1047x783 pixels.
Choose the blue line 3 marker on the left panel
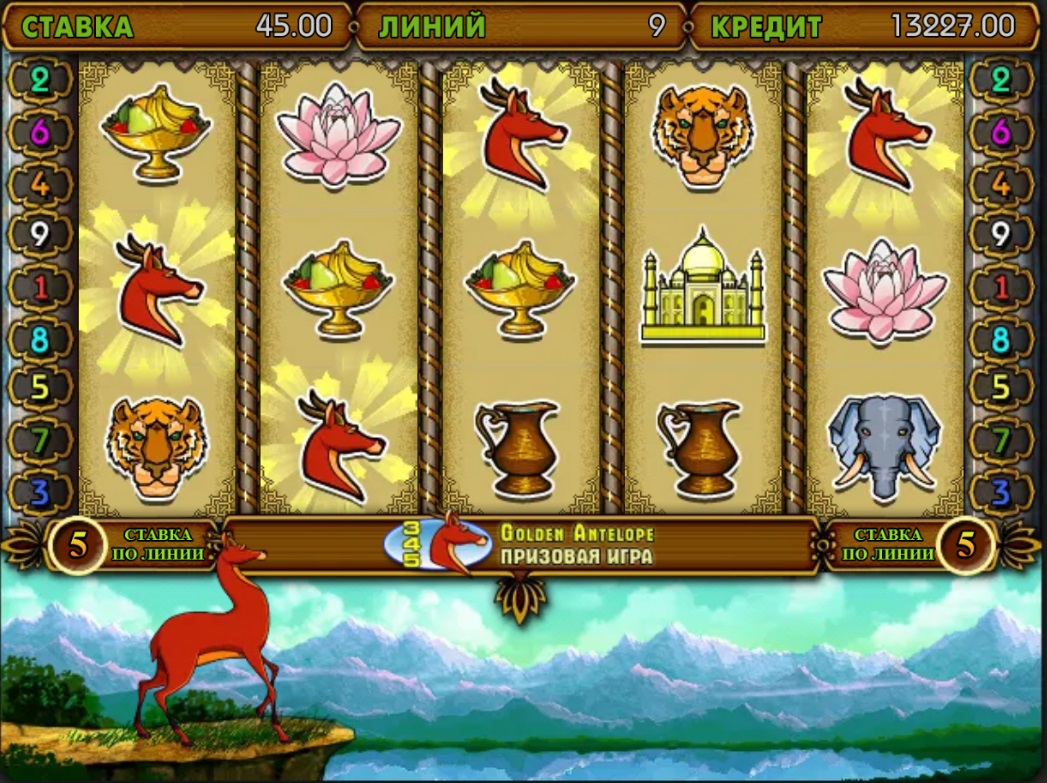coord(40,492)
